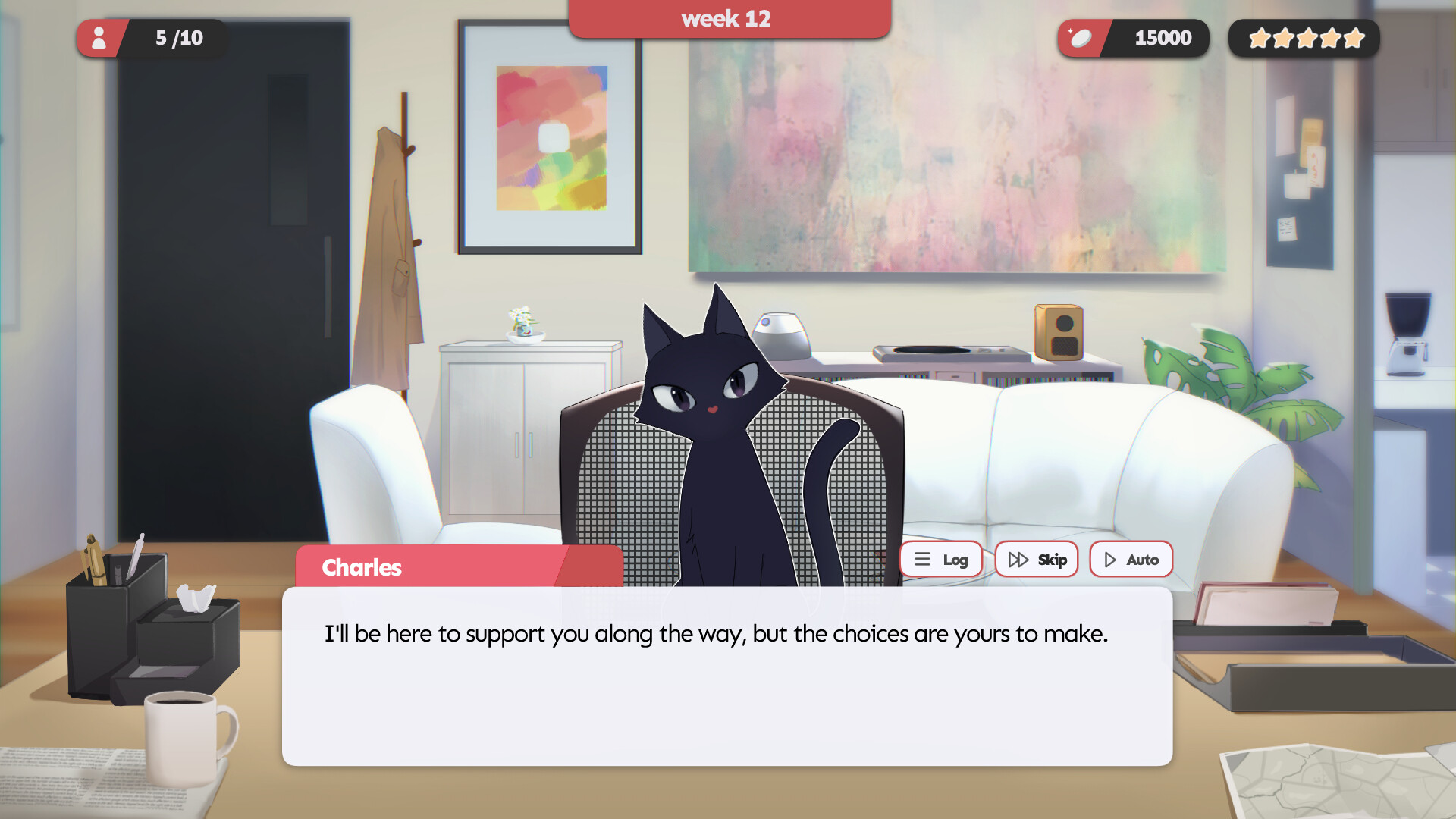Screen dimensions: 1456x819
Task: Toggle the second rating star off
Action: (1282, 38)
